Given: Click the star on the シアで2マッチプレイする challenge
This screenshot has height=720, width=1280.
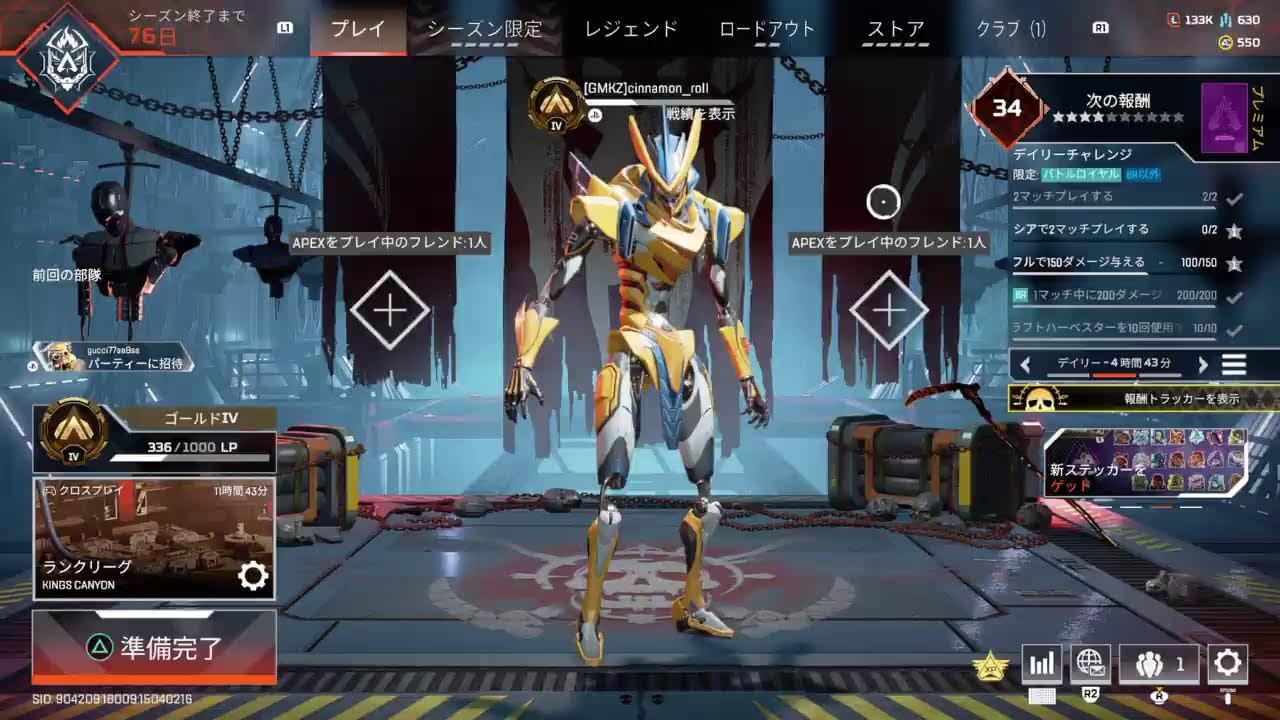Looking at the screenshot, I should 1234,231.
